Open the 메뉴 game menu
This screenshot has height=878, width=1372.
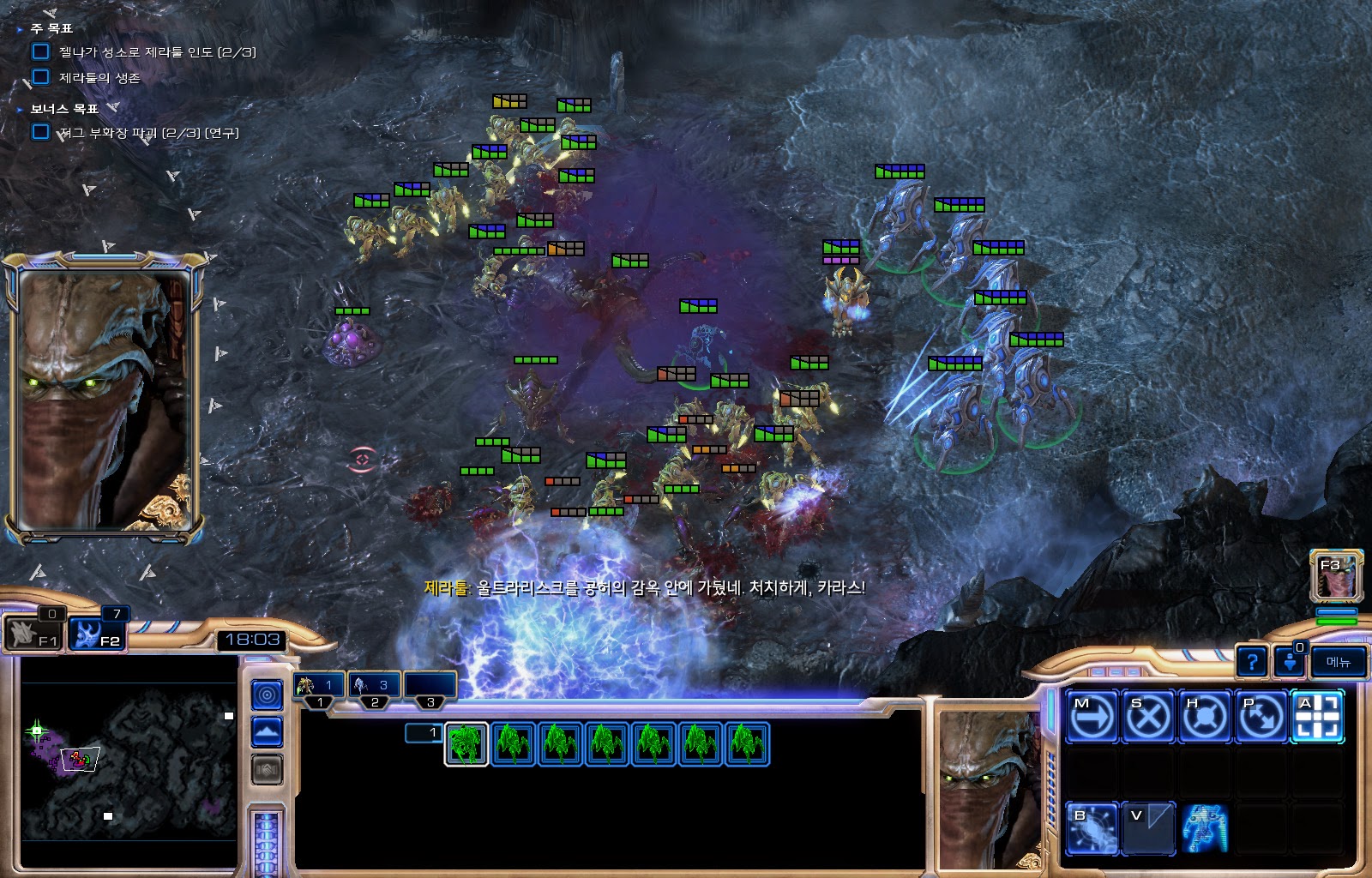pyautogui.click(x=1338, y=662)
